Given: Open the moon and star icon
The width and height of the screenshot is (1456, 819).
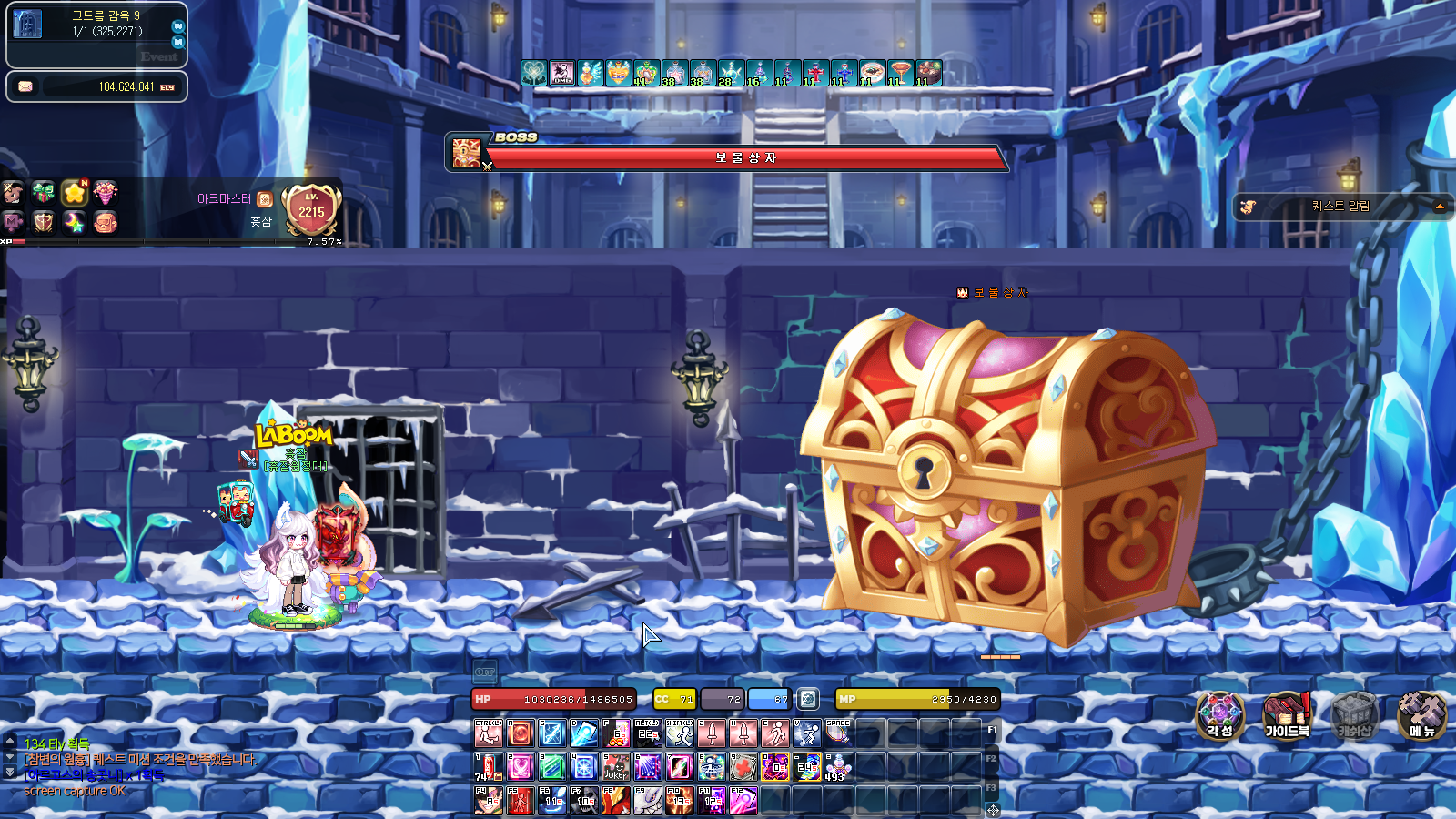Looking at the screenshot, I should (75, 221).
